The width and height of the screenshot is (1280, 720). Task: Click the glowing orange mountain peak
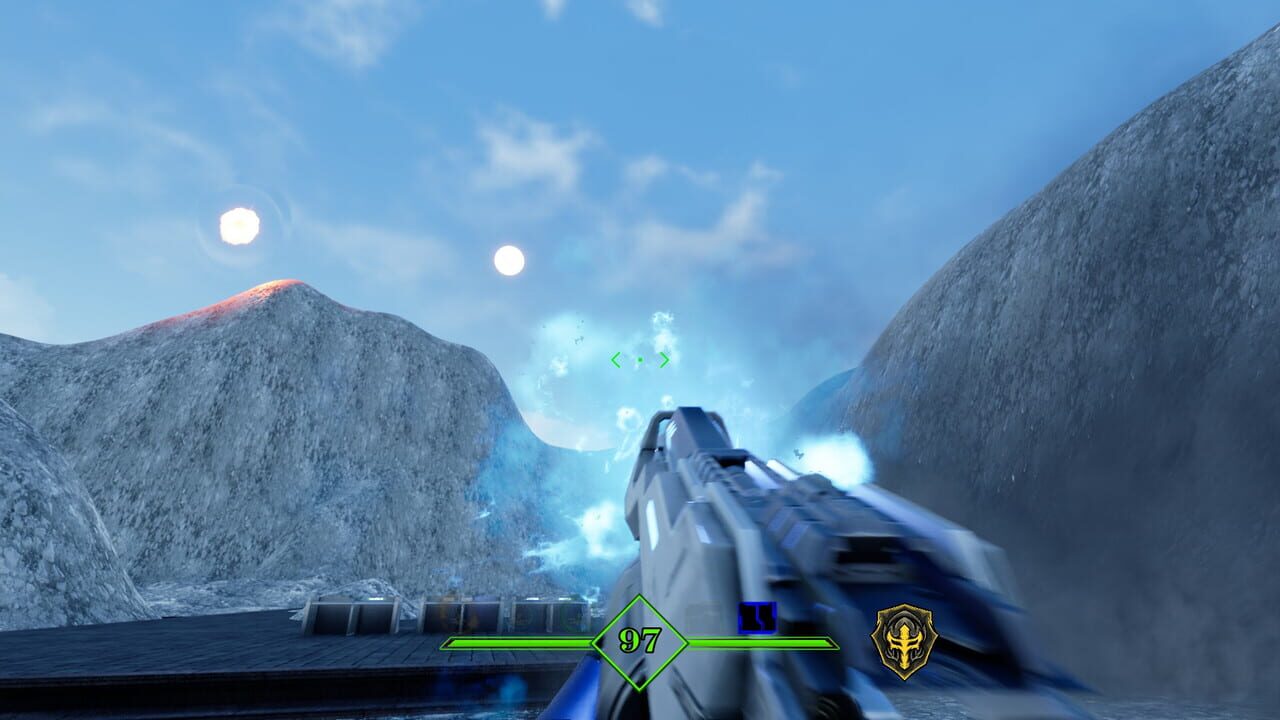point(275,285)
